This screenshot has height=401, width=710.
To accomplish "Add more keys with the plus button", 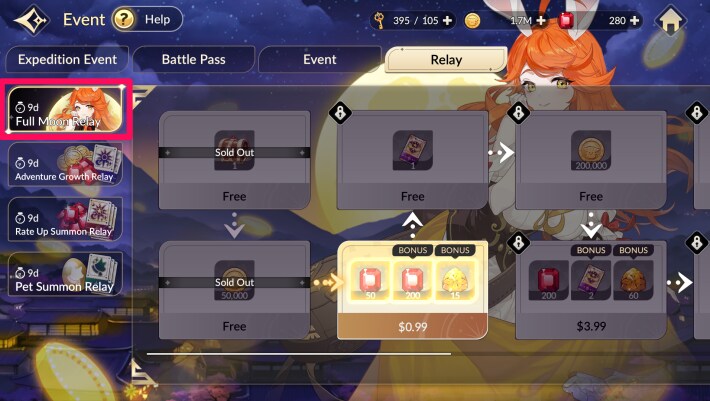I will 446,20.
